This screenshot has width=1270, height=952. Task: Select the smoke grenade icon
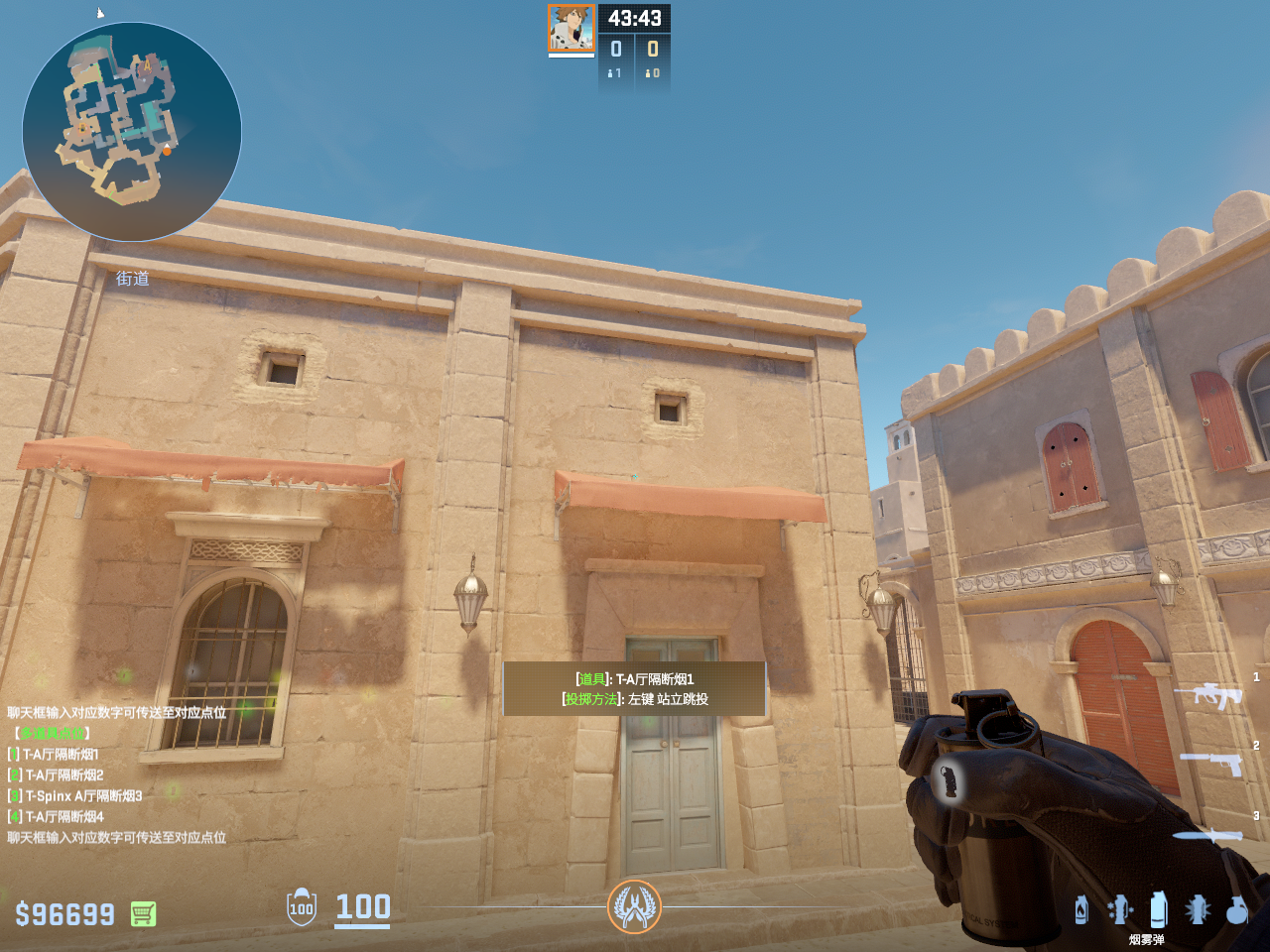[x=1158, y=909]
